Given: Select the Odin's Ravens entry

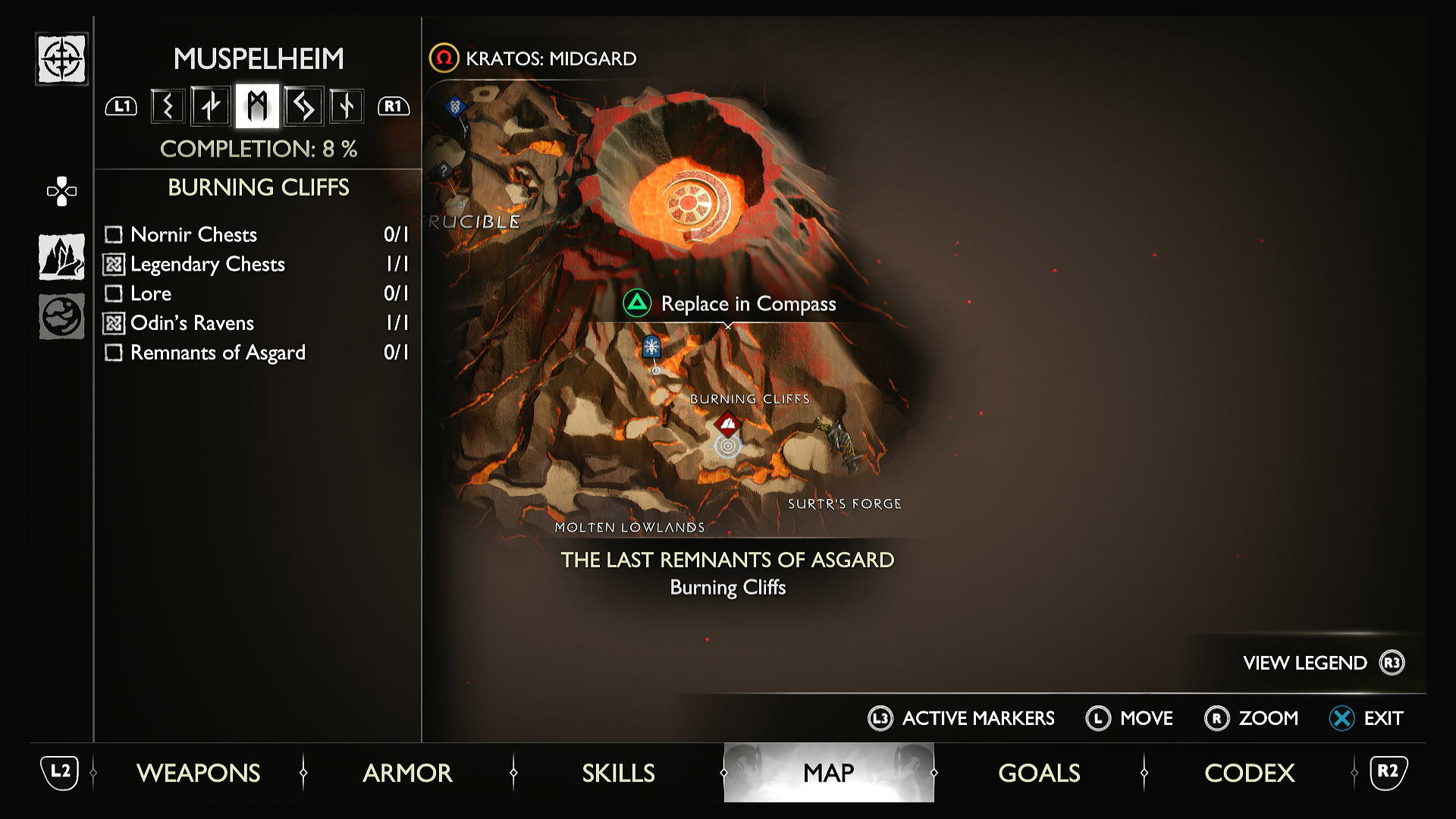Looking at the screenshot, I should click(x=256, y=323).
